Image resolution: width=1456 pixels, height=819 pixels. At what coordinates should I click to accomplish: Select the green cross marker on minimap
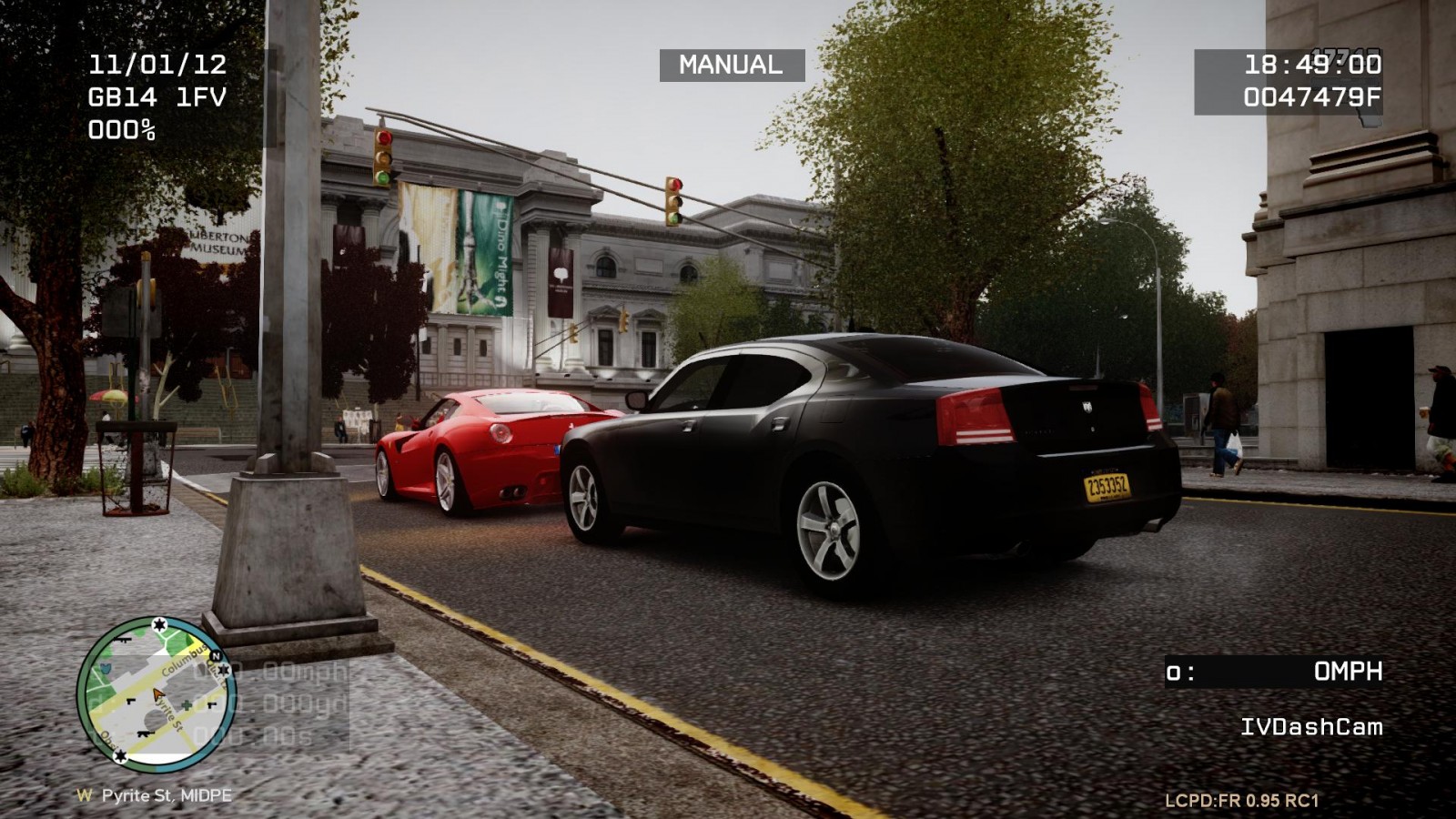pyautogui.click(x=187, y=705)
